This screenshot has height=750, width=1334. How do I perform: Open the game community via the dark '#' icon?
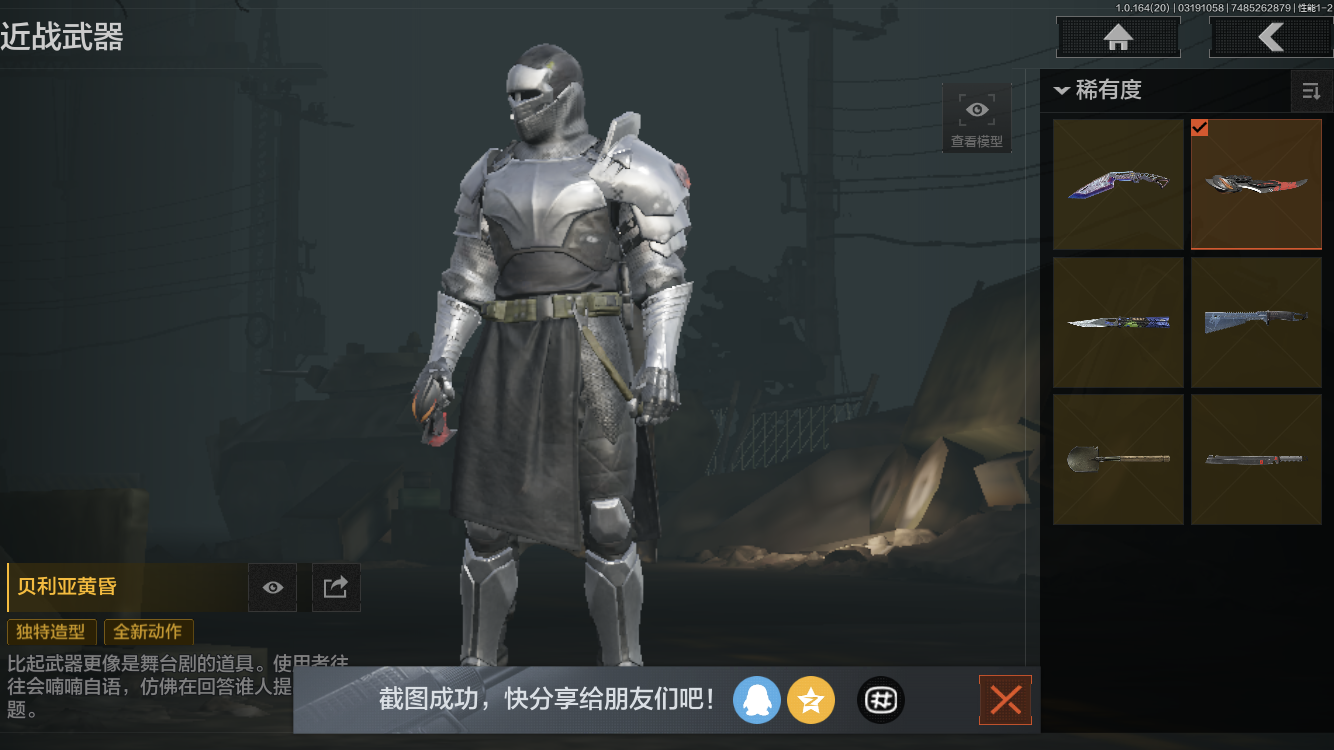coord(880,700)
